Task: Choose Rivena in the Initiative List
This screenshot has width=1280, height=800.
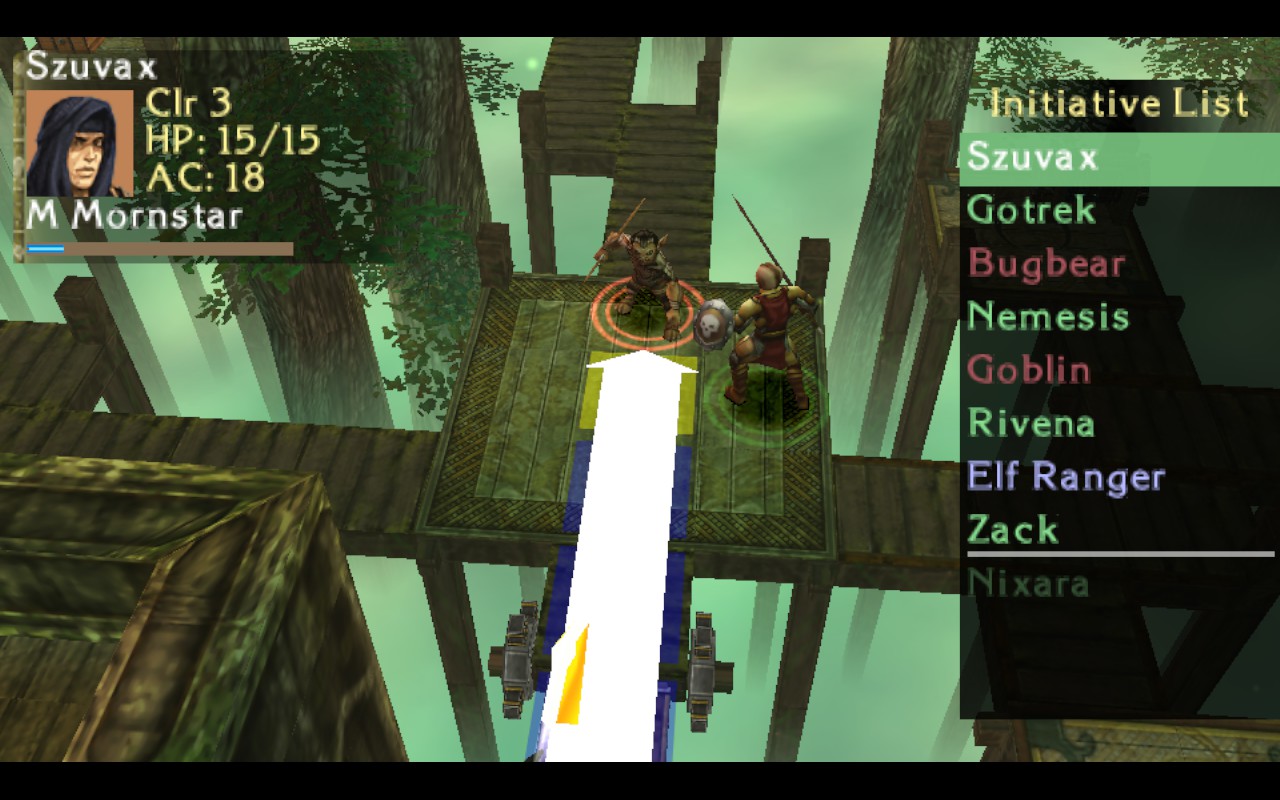Action: coord(1030,423)
